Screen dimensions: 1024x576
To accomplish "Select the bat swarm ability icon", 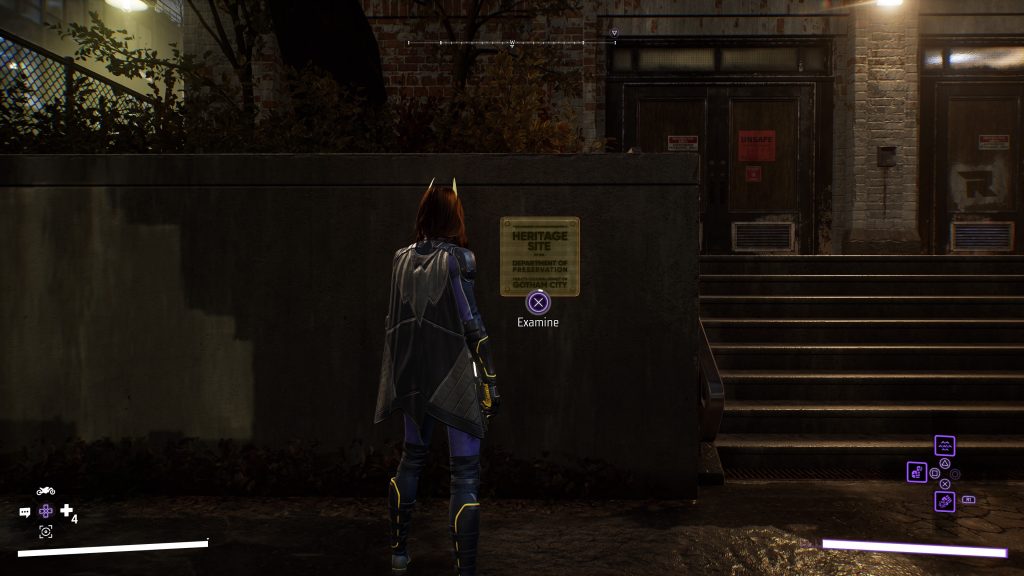I will 945,446.
